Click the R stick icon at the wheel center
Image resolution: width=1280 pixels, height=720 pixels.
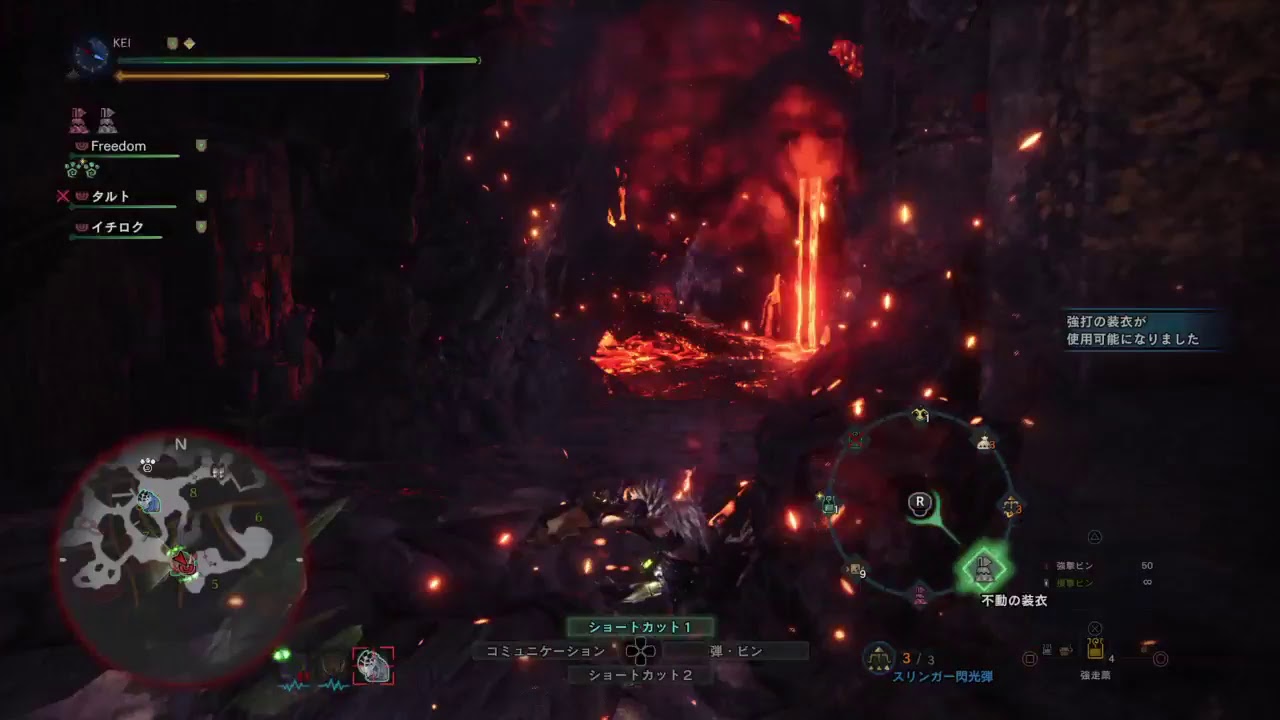pos(919,503)
